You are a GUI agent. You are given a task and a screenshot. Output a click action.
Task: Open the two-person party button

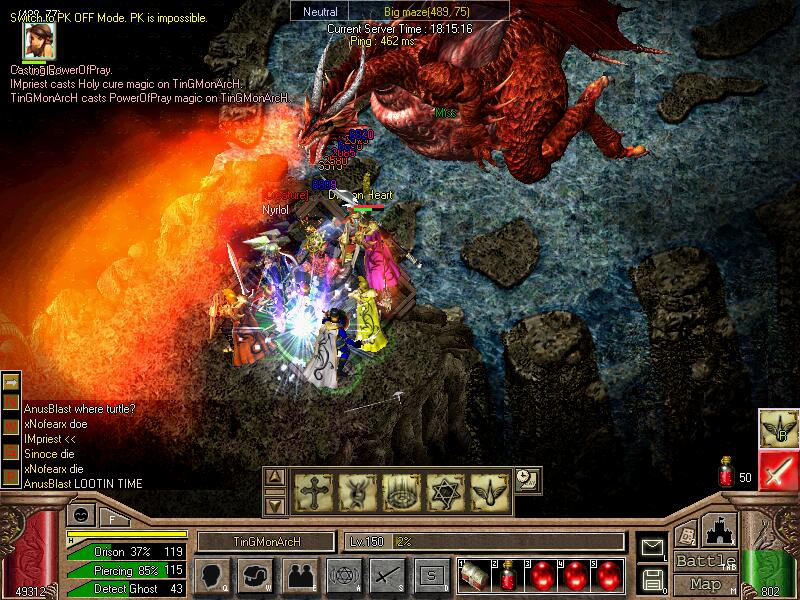(x=299, y=575)
